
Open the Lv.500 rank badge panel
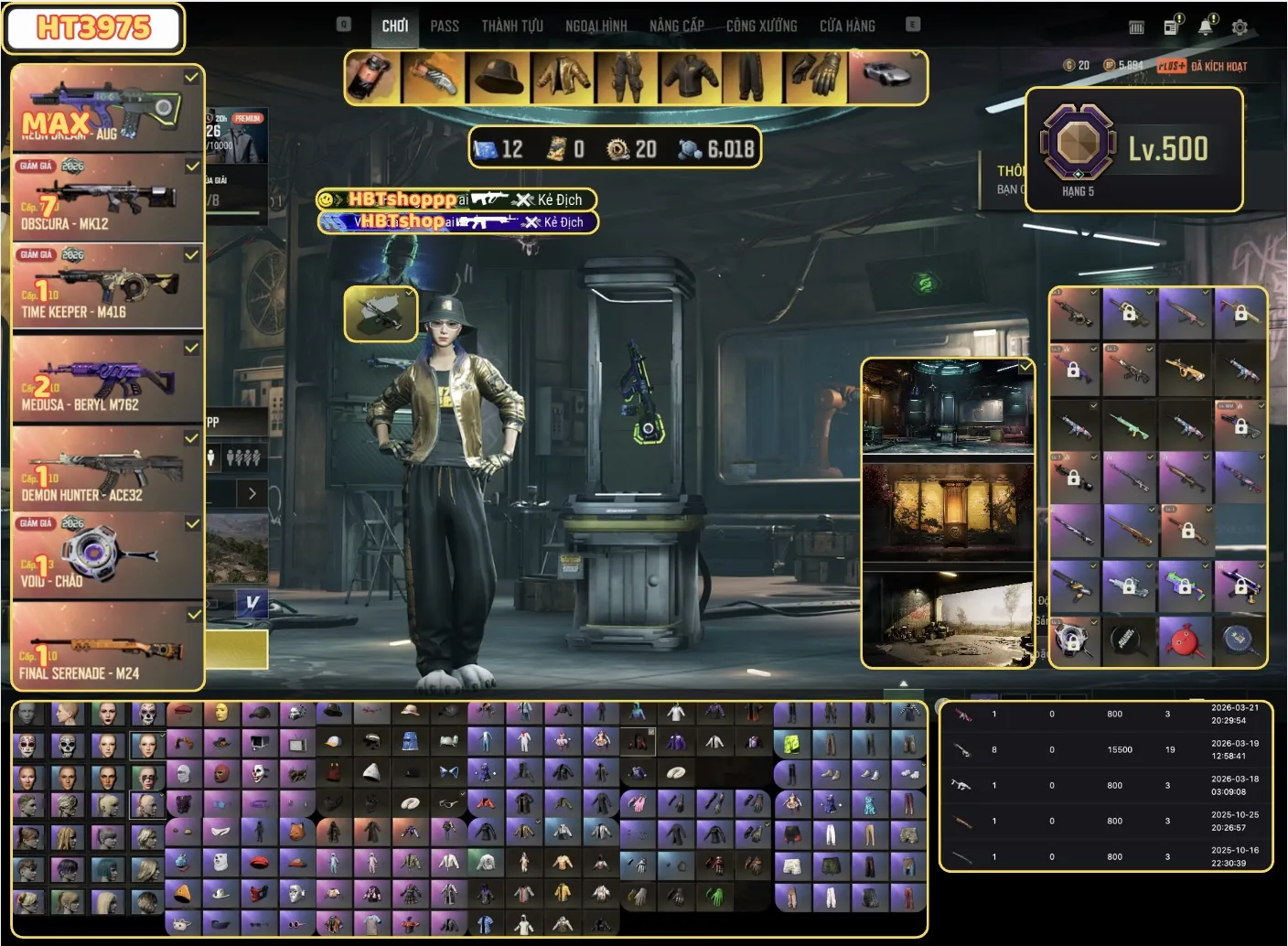[1133, 149]
